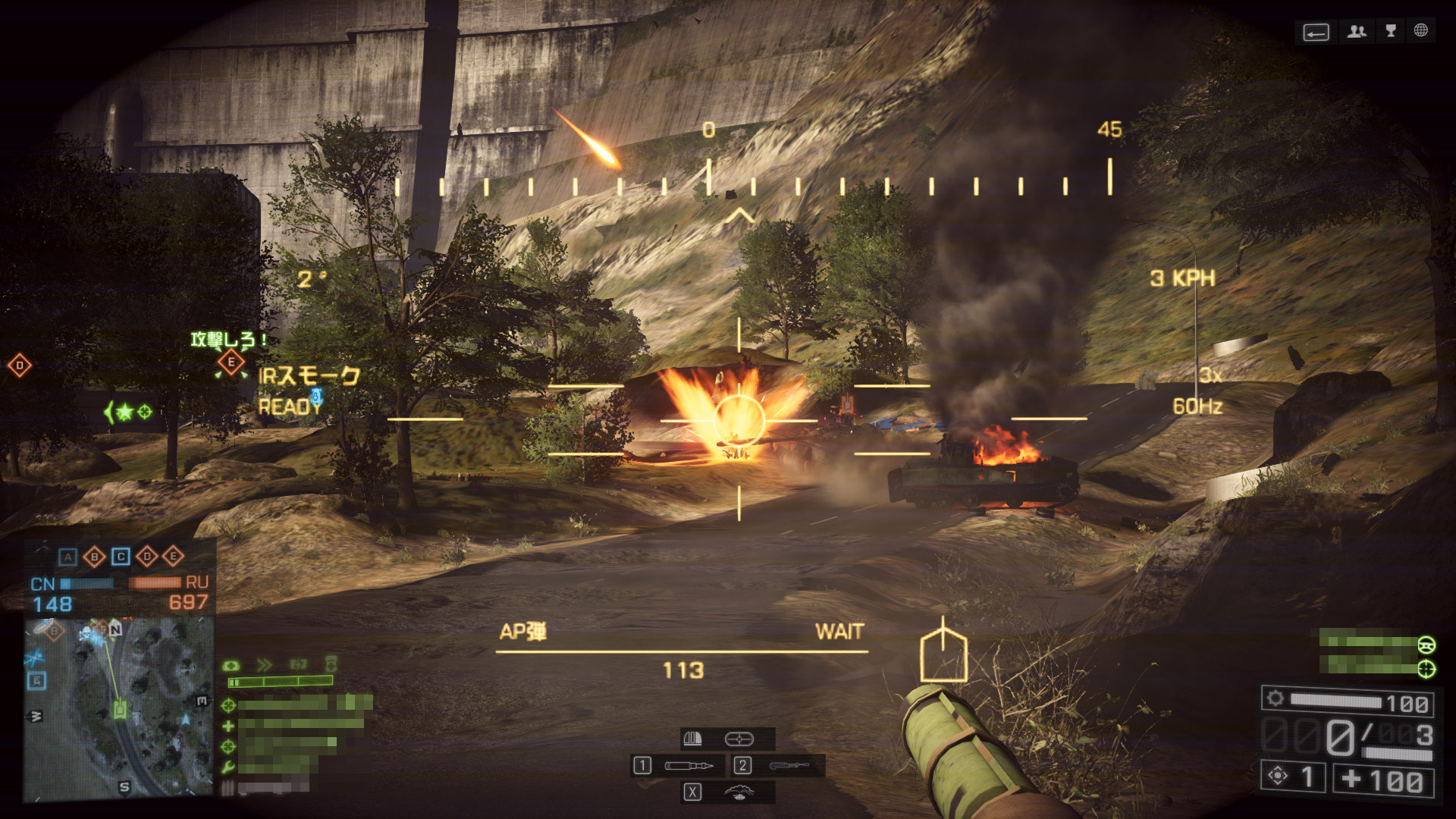Select objective flag B in capture tracker

94,557
